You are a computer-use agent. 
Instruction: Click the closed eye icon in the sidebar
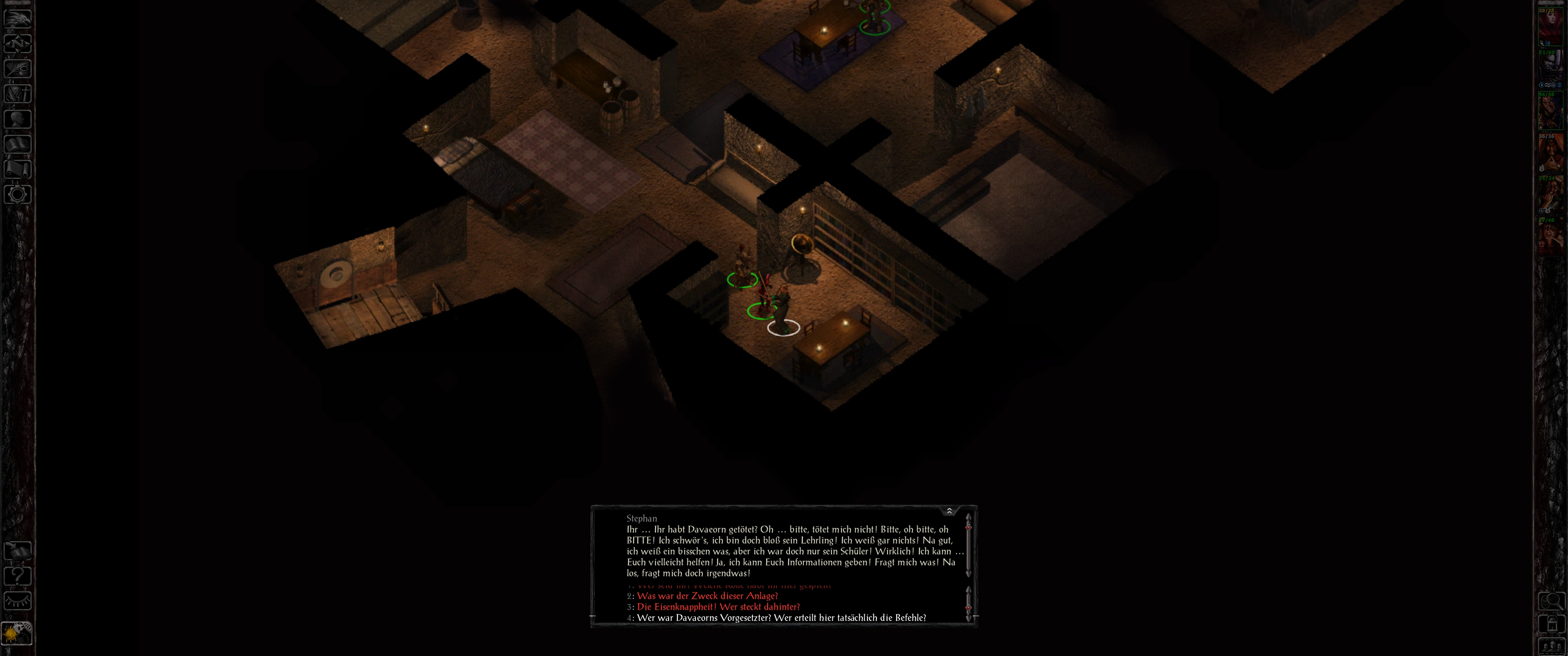pyautogui.click(x=18, y=600)
